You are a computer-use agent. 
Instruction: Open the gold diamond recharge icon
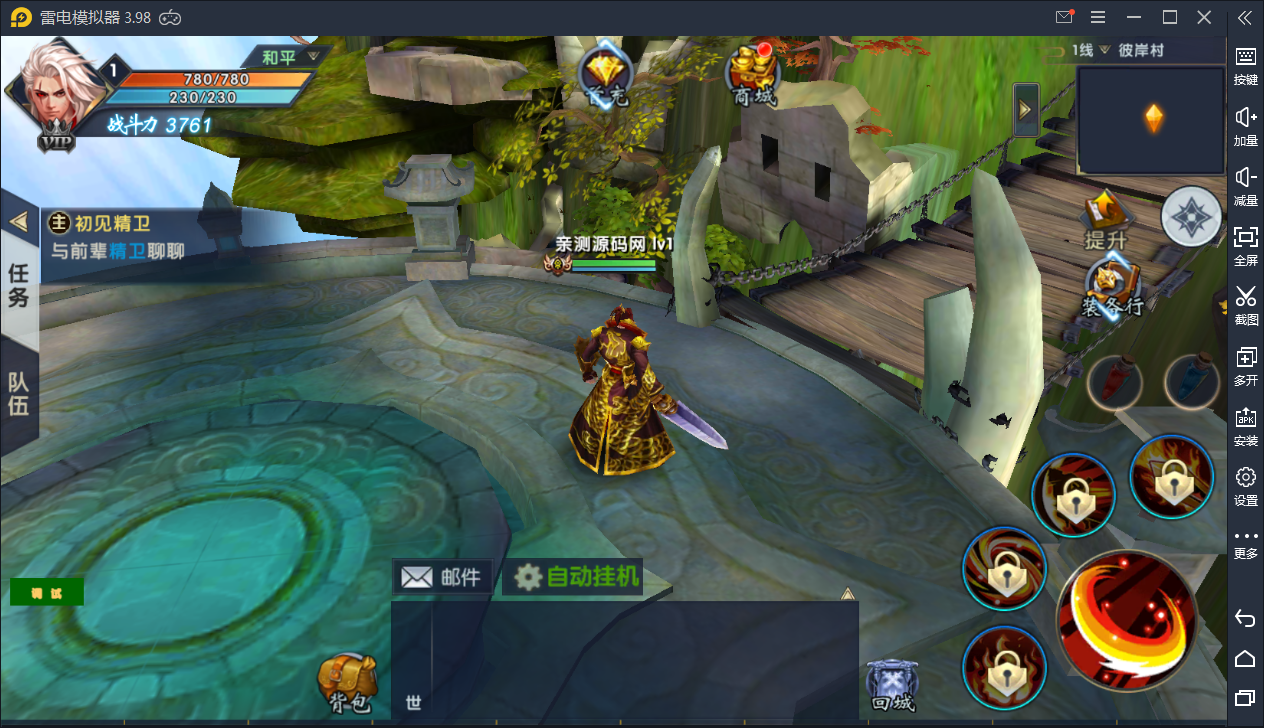tap(606, 75)
